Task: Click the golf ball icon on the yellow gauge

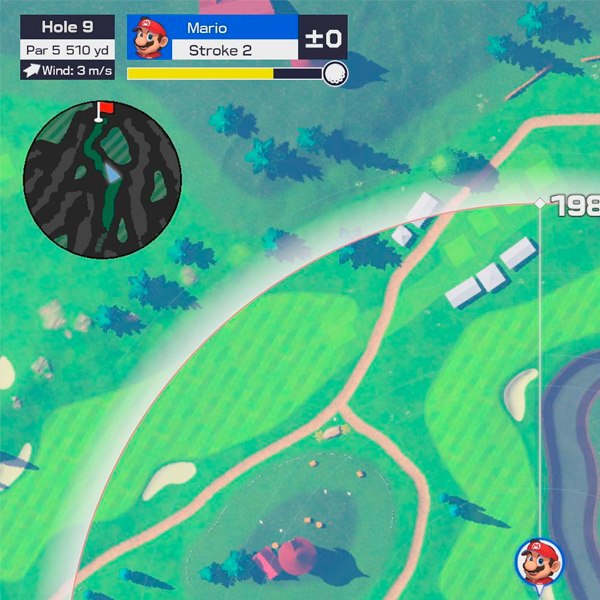Action: (335, 73)
